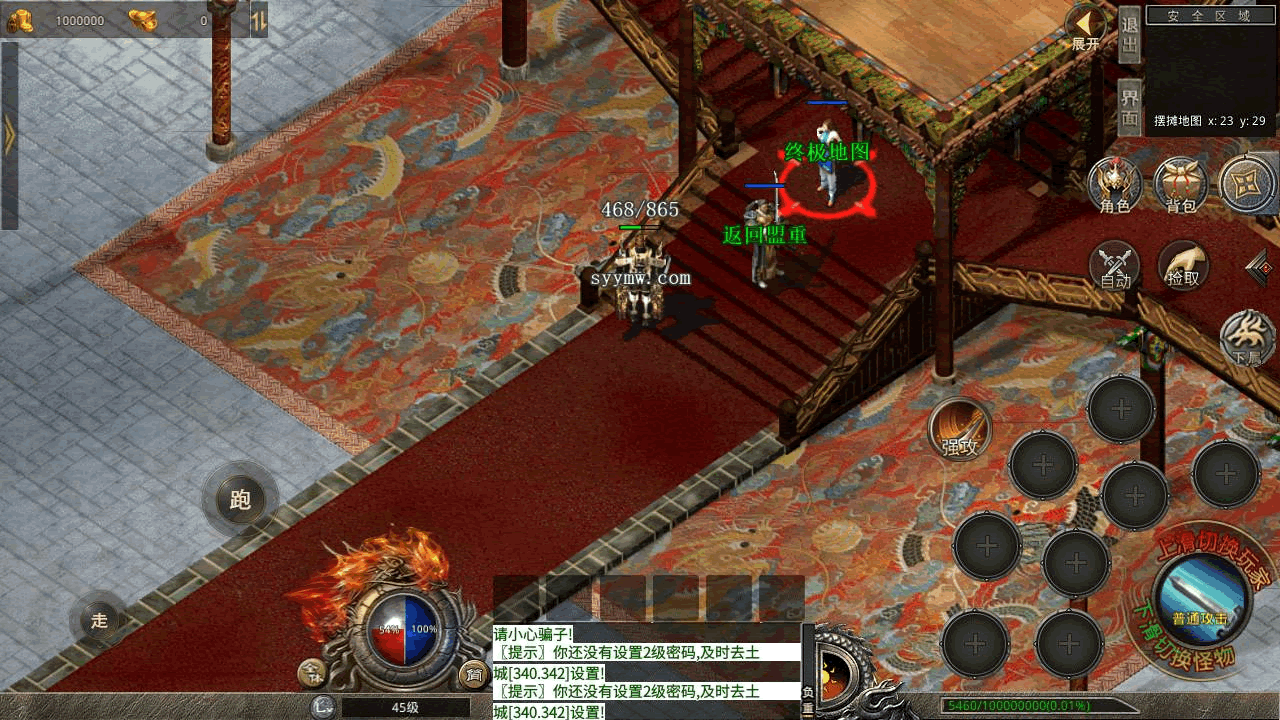This screenshot has height=720, width=1280.
Task: Expand the left side panel arrow
Action: 9,136
